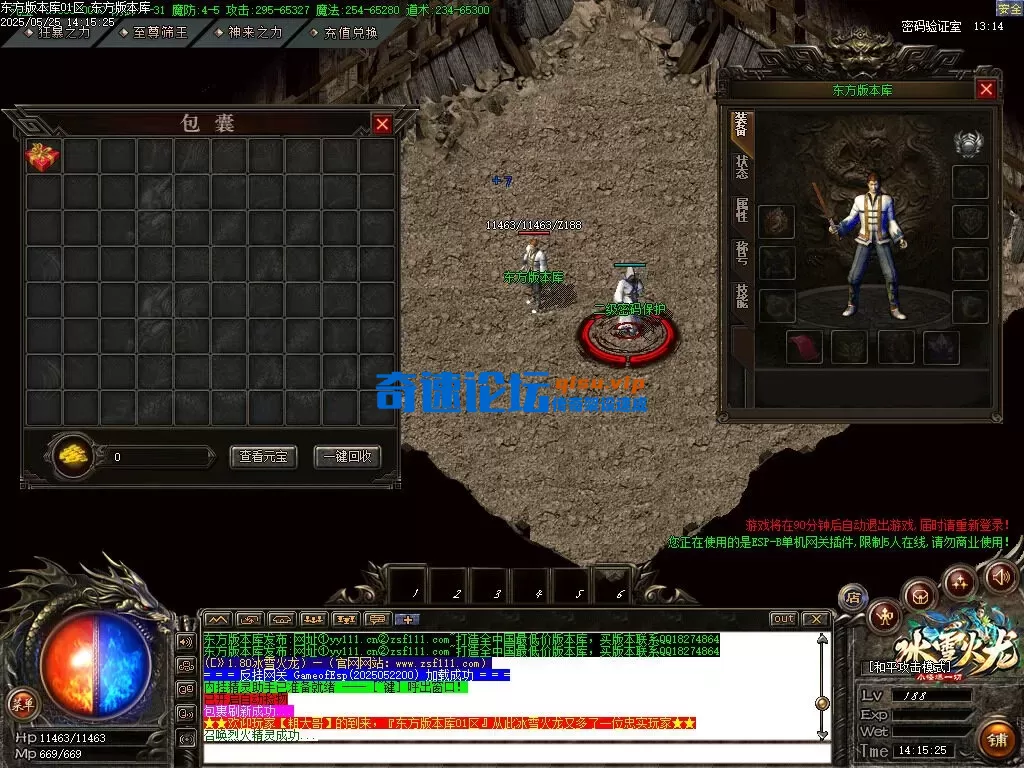Select the red cloth equipment slot

[x=804, y=347]
